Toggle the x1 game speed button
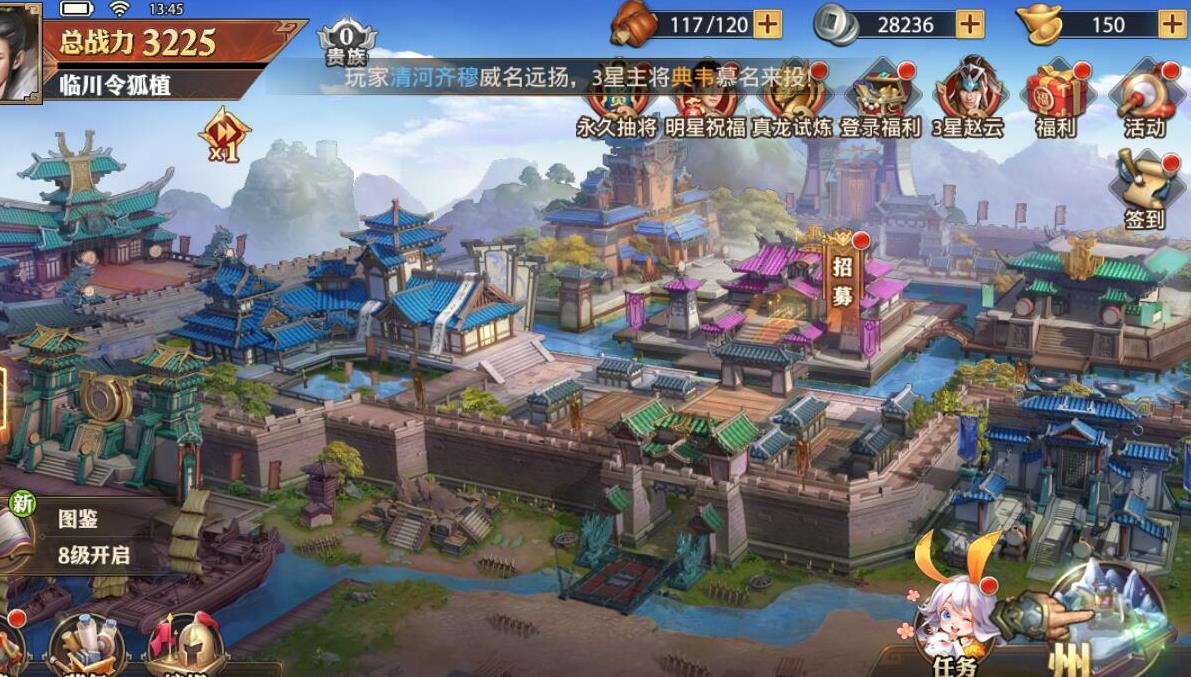Viewport: 1191px width, 677px height. pyautogui.click(x=222, y=135)
